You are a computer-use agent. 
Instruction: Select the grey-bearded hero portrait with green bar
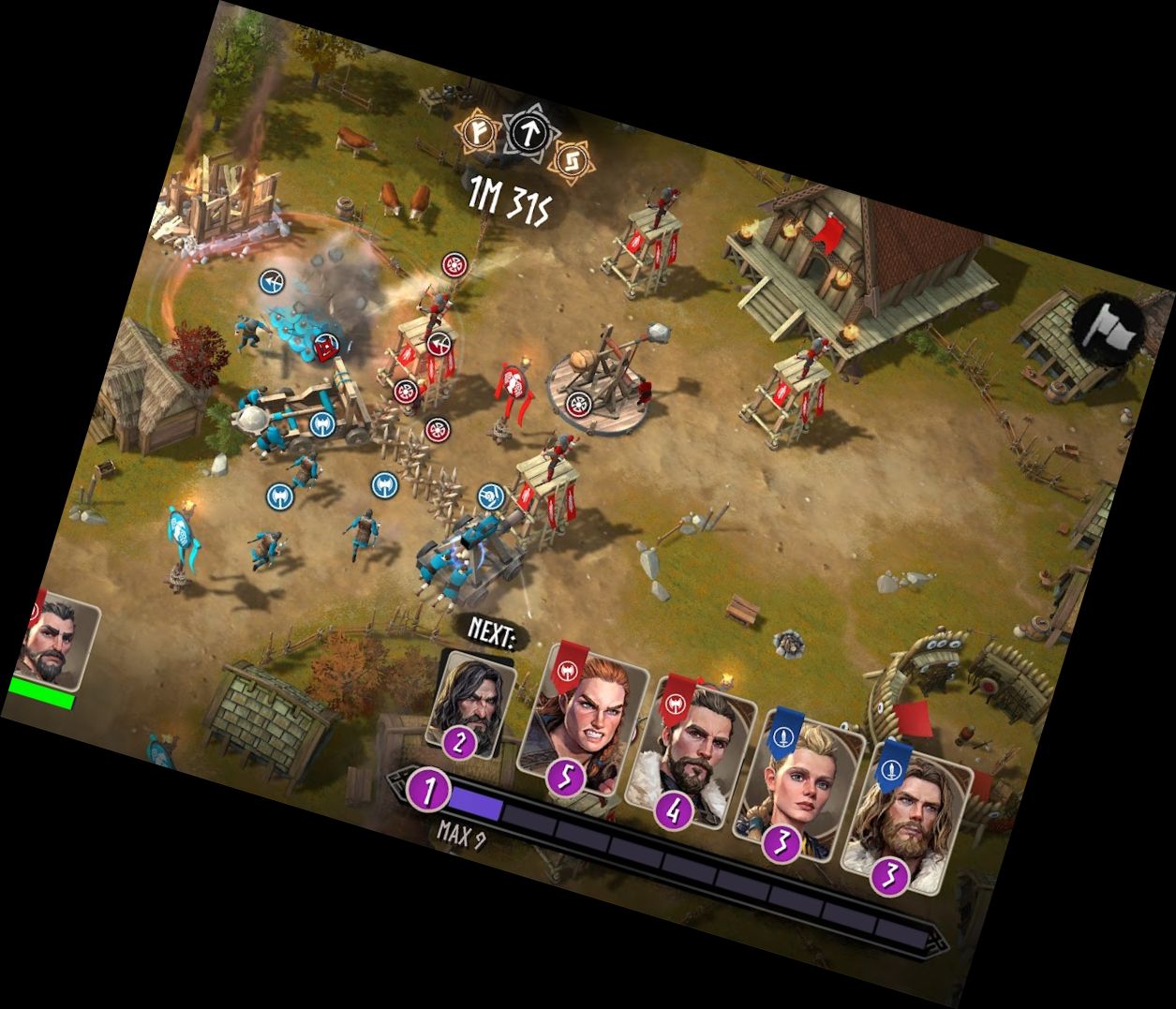[x=58, y=646]
